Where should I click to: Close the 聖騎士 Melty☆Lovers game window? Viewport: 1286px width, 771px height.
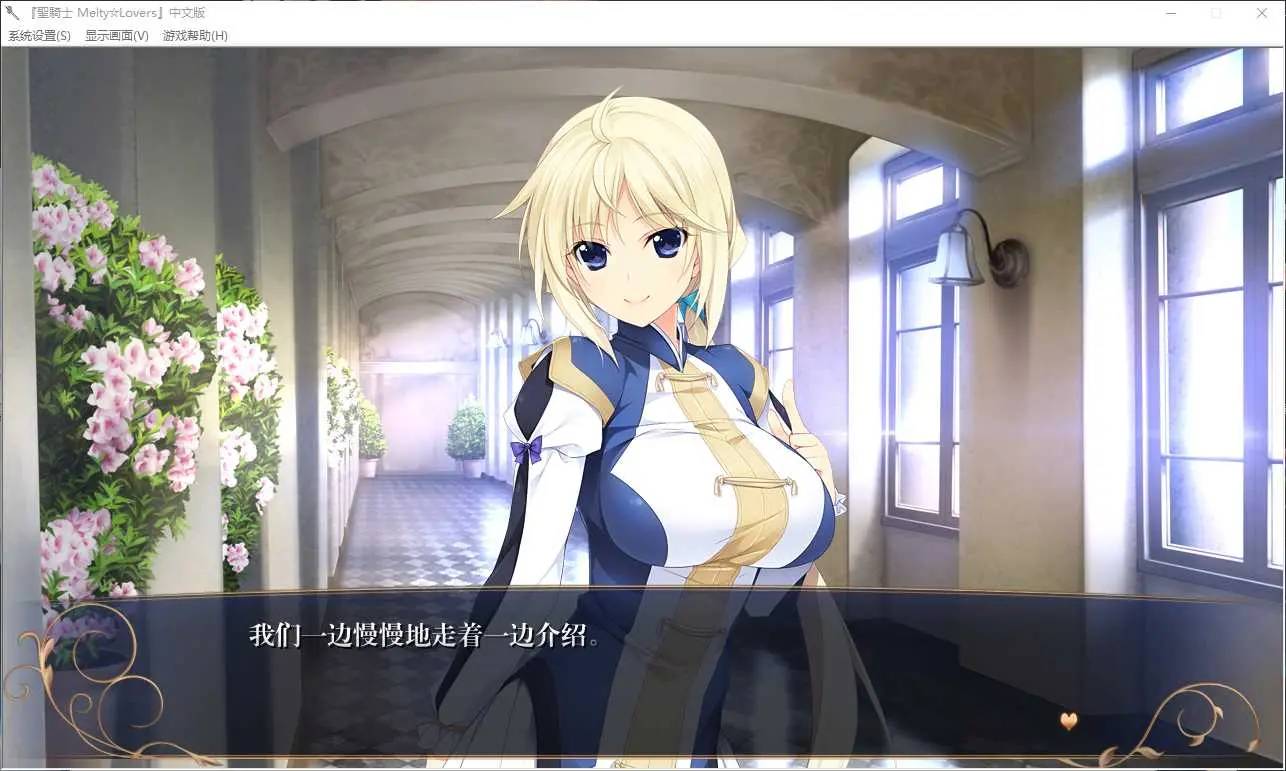coord(1262,13)
